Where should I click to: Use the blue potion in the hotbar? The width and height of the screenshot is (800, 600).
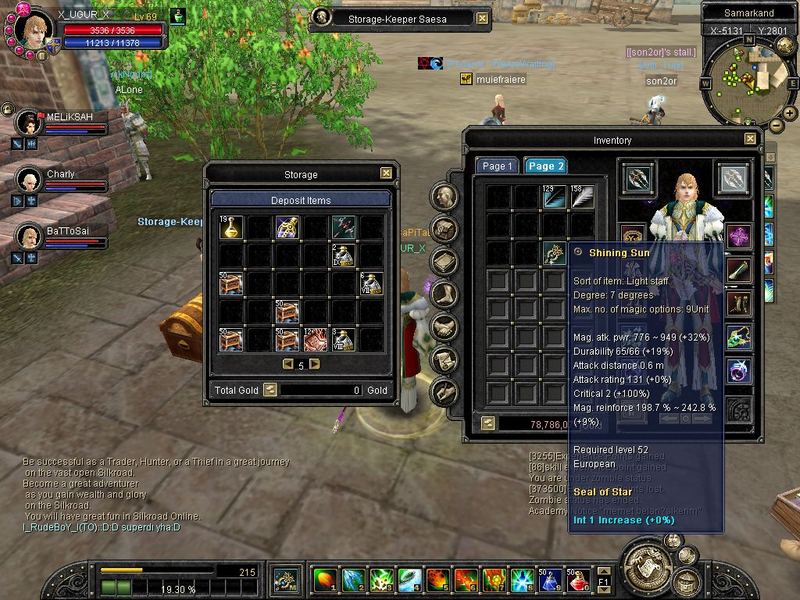pyautogui.click(x=549, y=579)
